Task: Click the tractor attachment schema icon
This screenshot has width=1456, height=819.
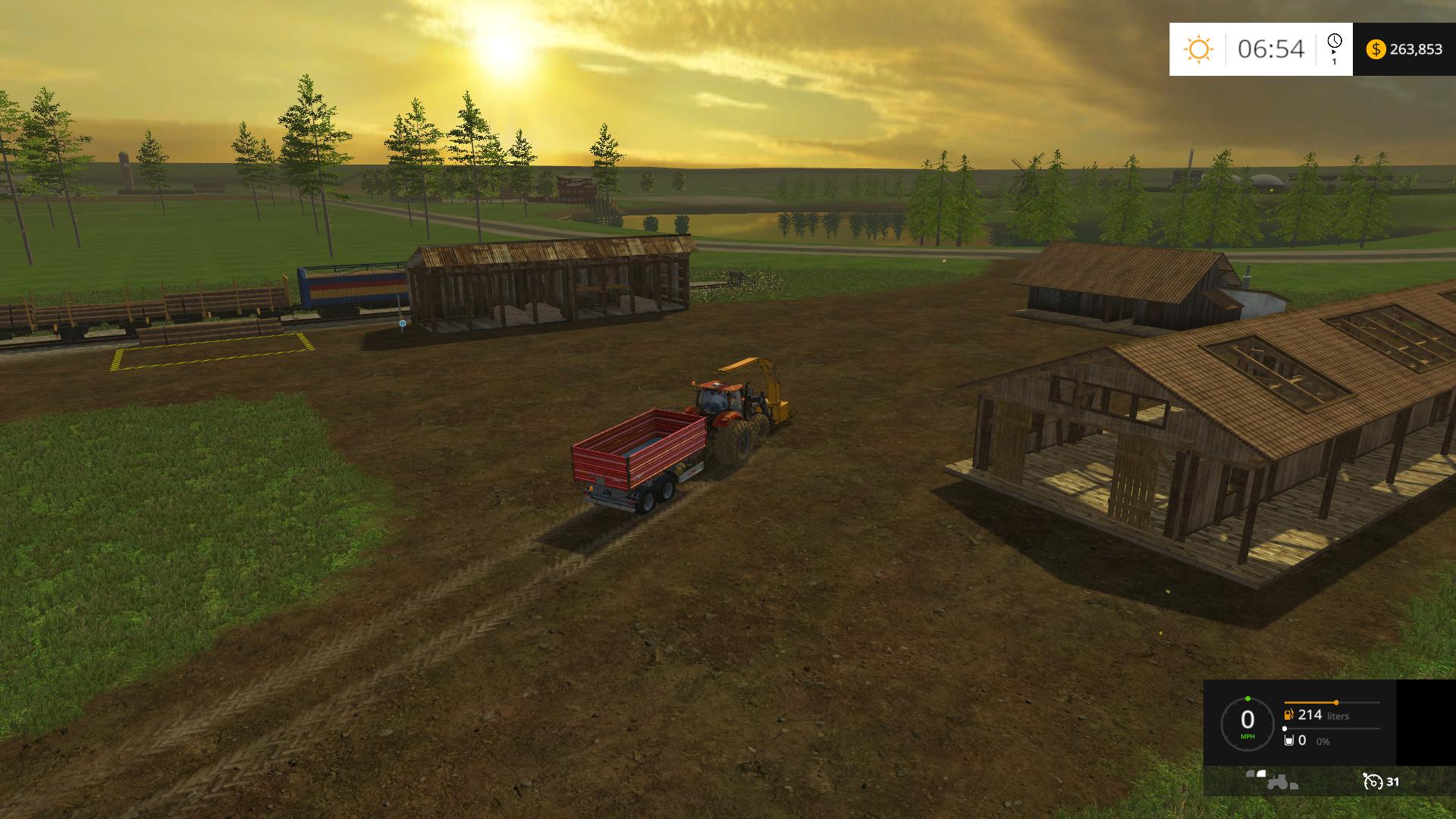Action: (1272, 780)
